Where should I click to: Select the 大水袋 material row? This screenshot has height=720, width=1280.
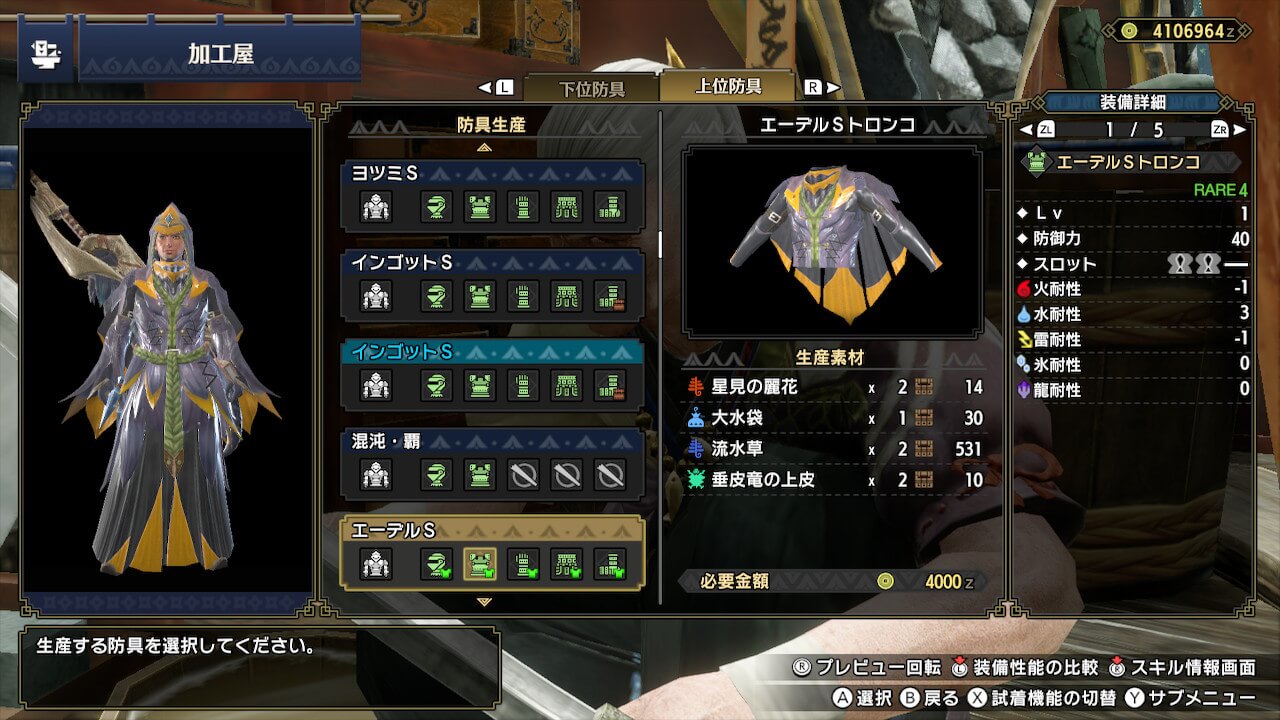[834, 418]
